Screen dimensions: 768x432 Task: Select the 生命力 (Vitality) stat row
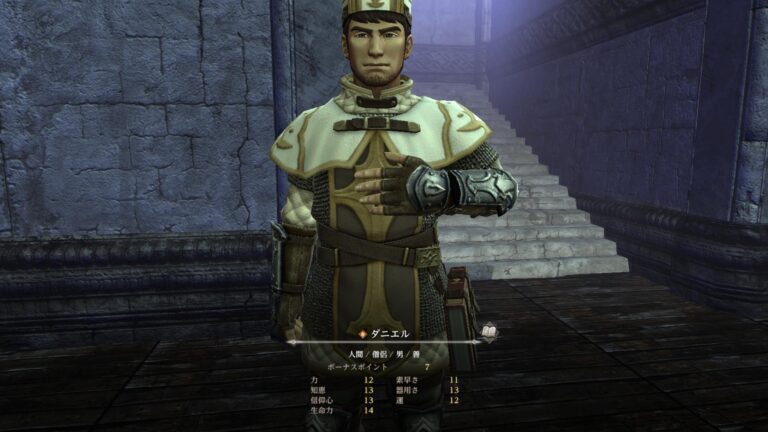pos(341,410)
